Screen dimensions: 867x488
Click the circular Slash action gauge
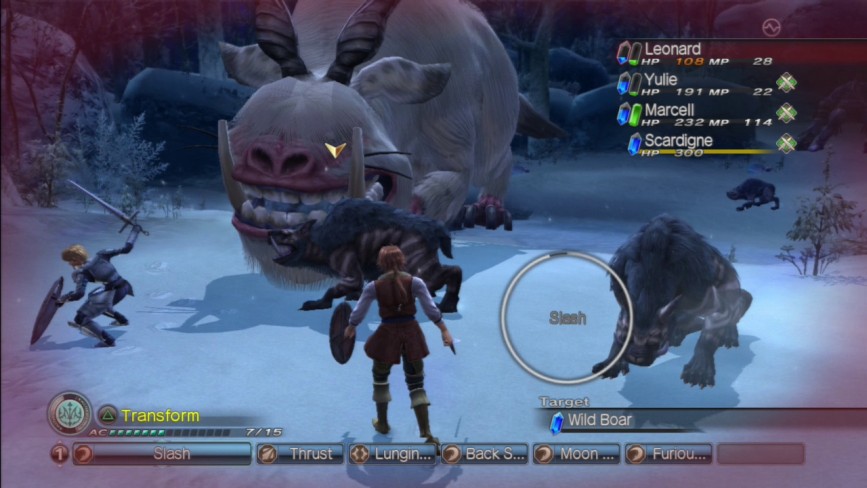coord(566,318)
